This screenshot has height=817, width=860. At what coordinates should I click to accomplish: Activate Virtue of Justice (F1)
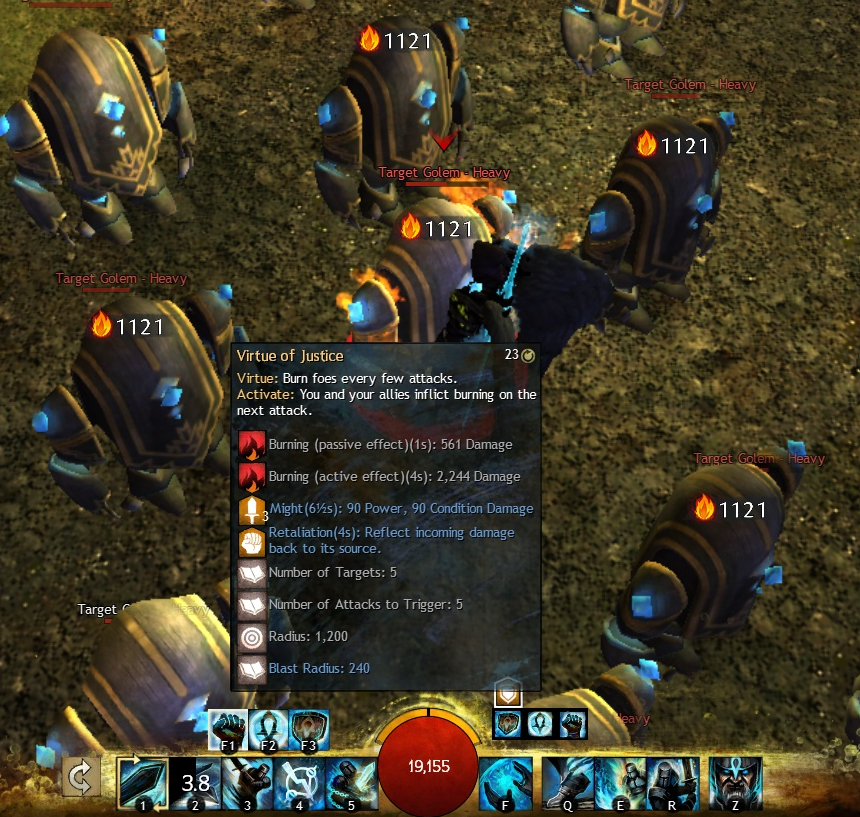click(229, 729)
